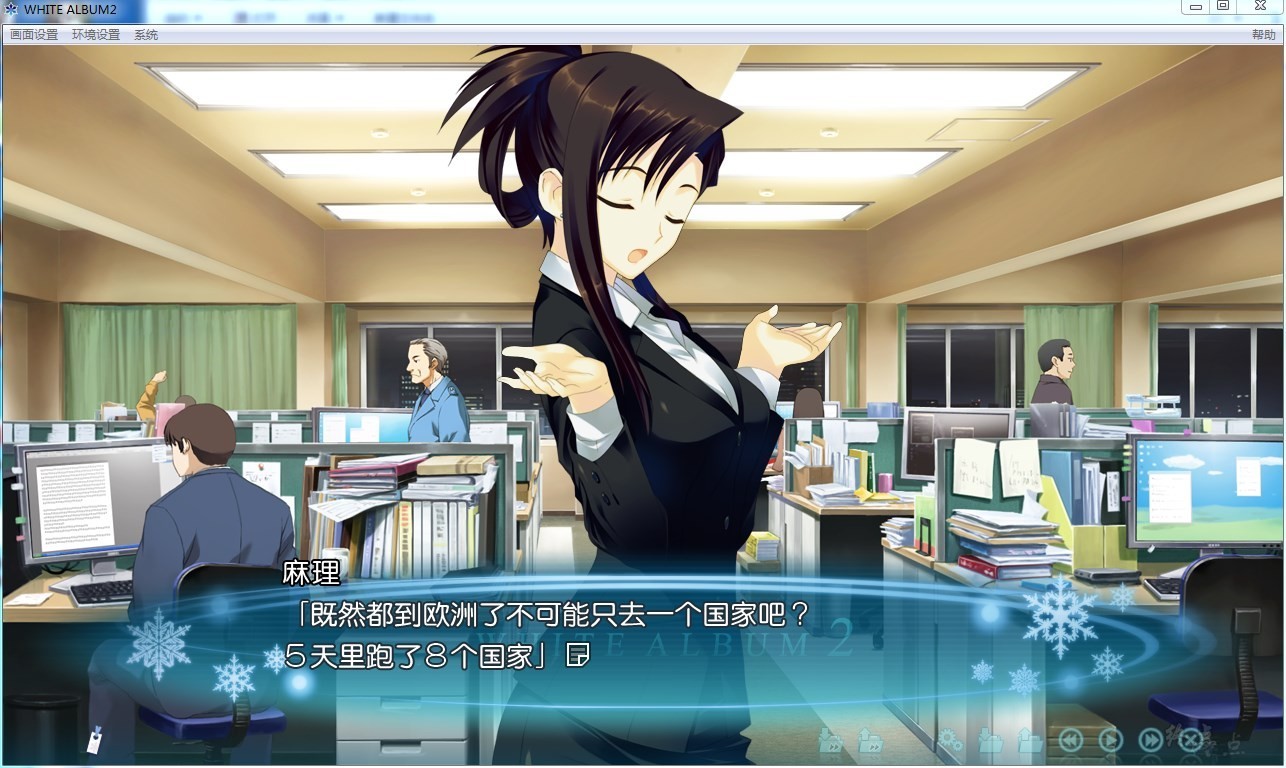Open the save game folder icon

click(x=990, y=741)
